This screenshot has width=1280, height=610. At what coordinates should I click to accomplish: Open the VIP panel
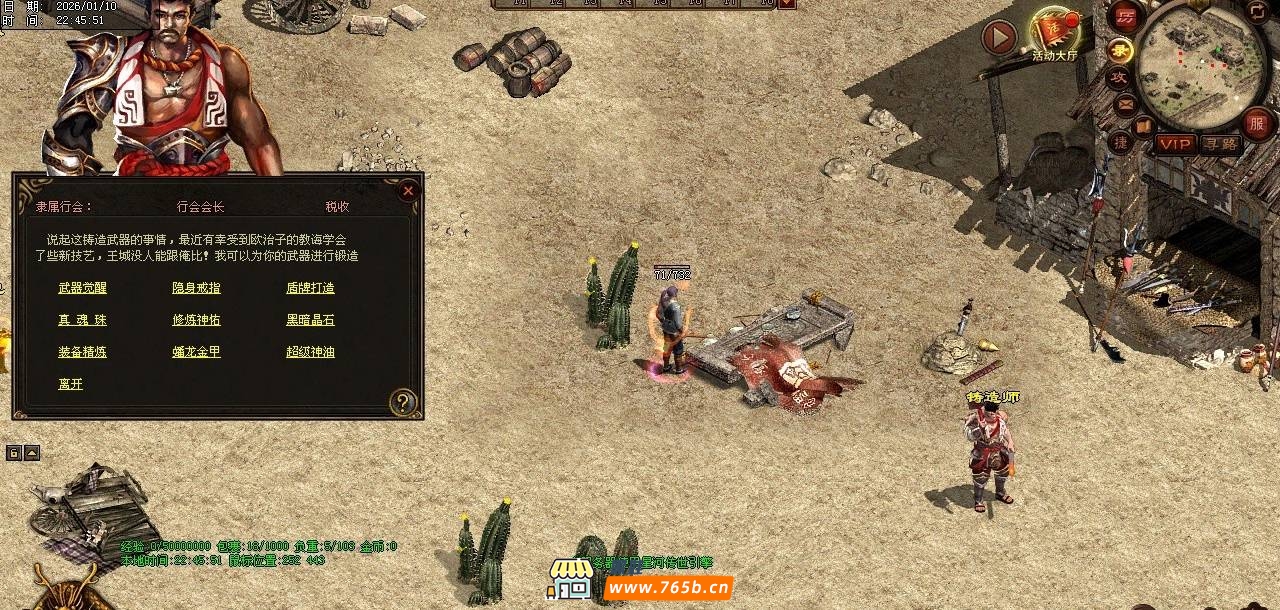point(1176,144)
